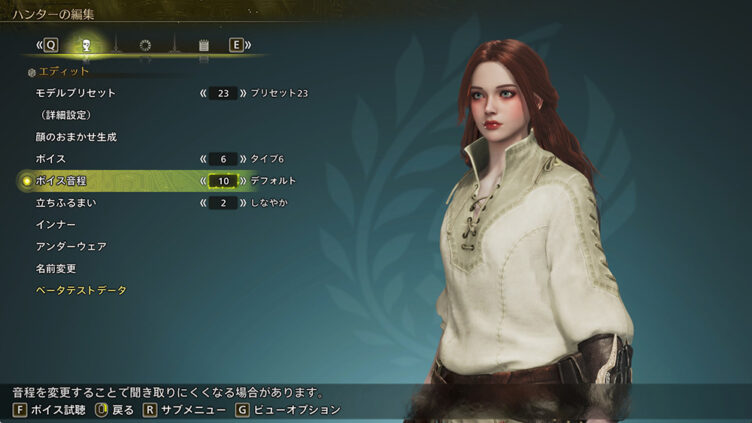The image size is (752, 423).
Task: Select the head-shaped edit tab
Action: click(87, 45)
